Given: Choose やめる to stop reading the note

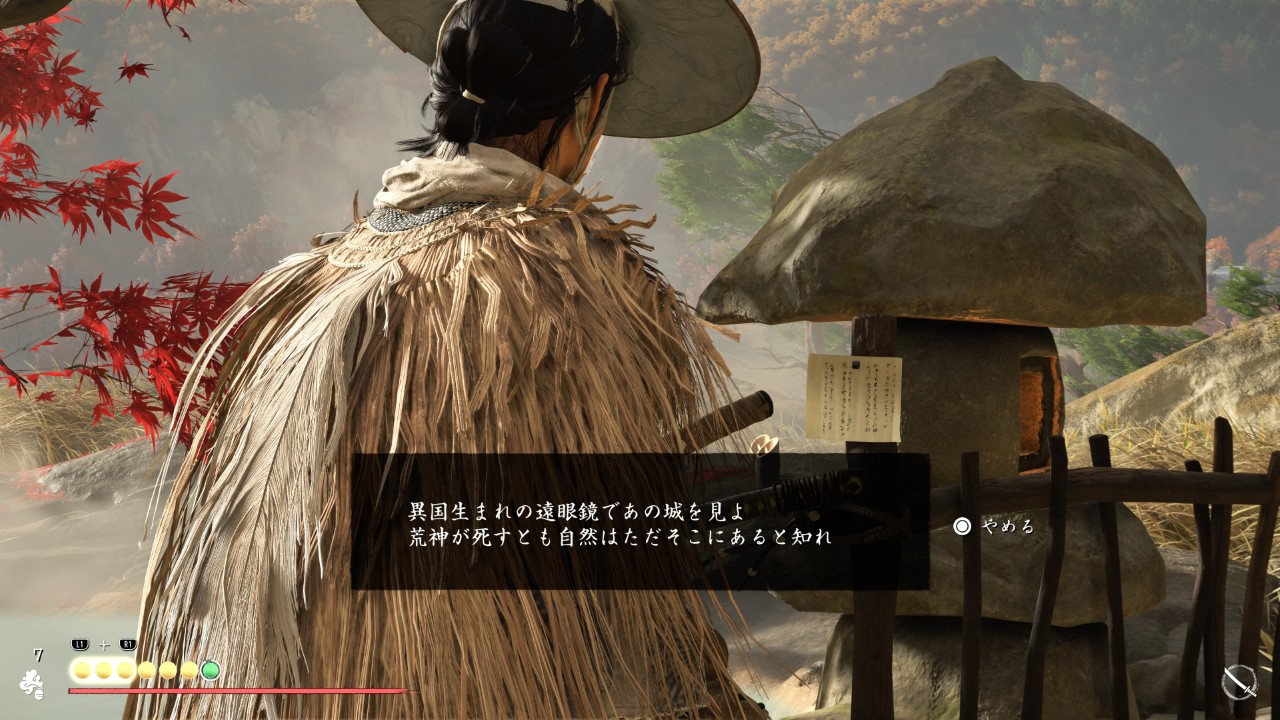Looking at the screenshot, I should pyautogui.click(x=994, y=526).
